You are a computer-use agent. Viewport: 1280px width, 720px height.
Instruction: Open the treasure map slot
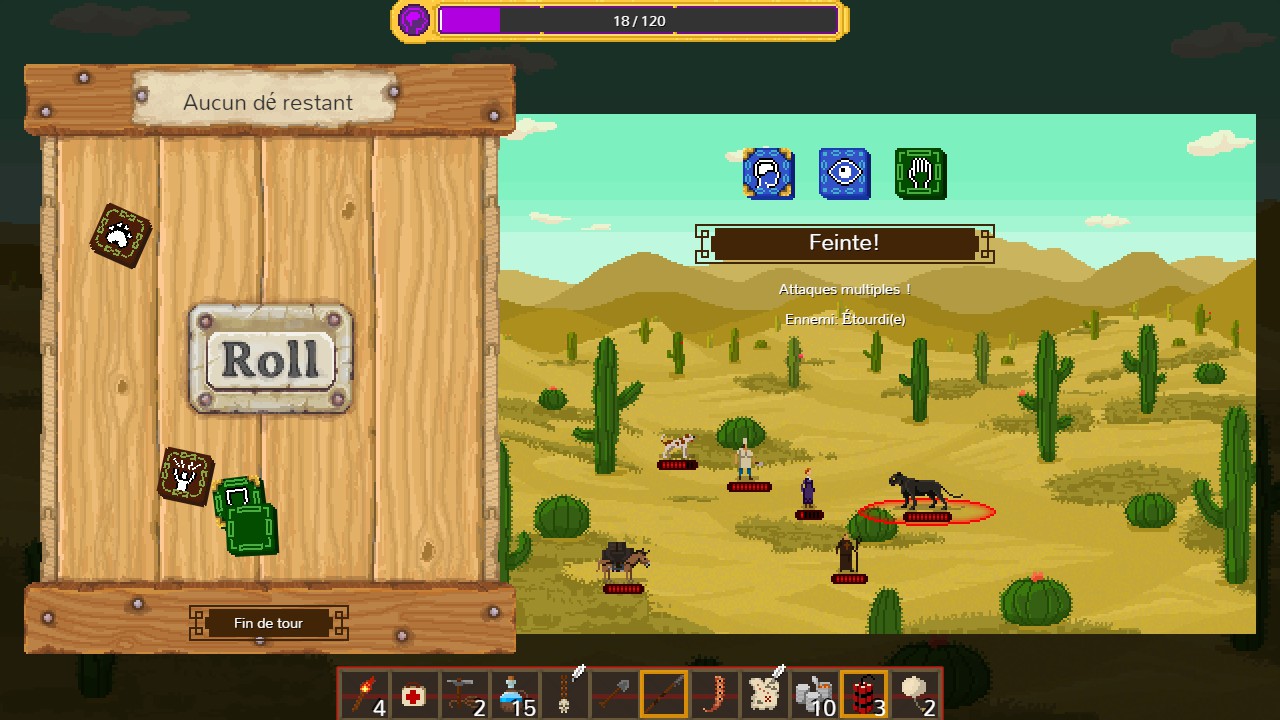click(x=764, y=693)
